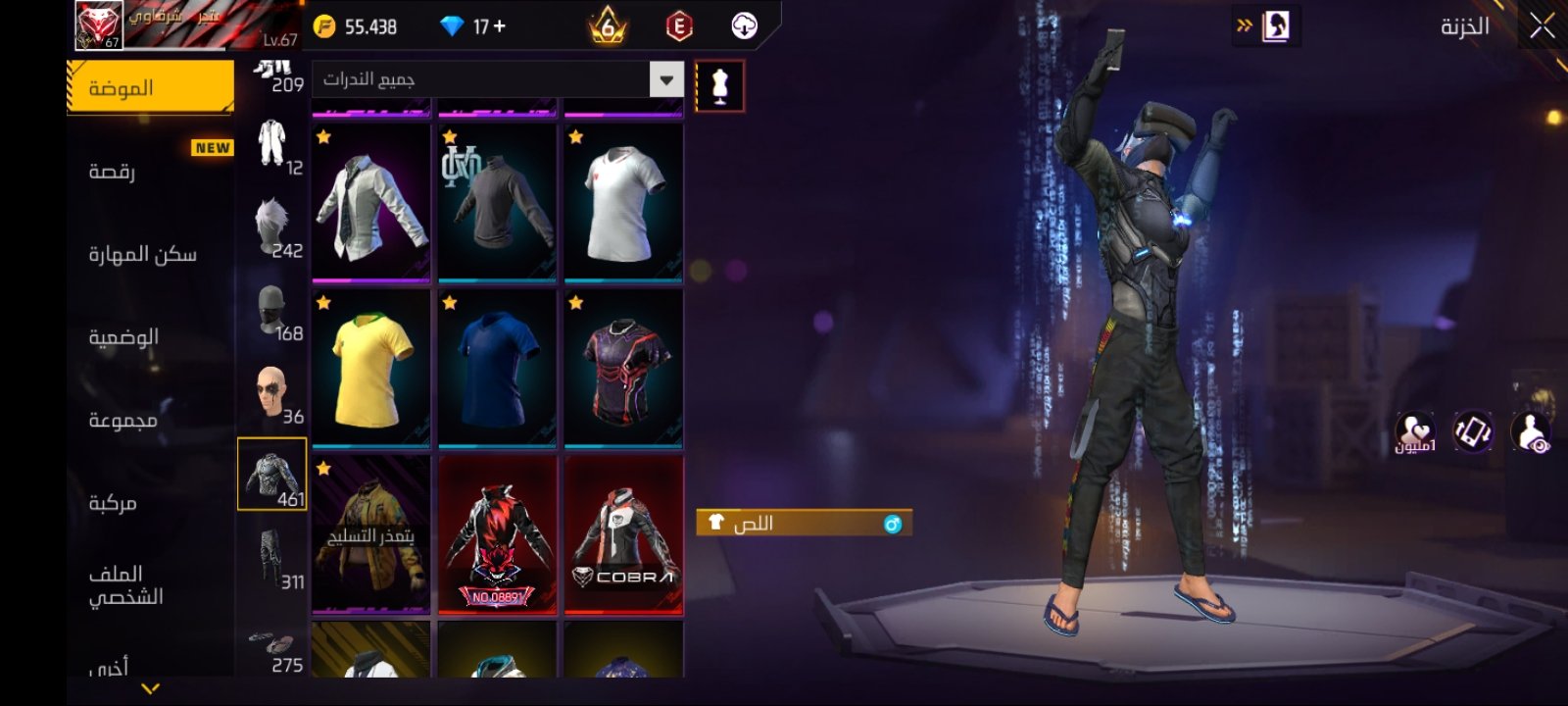Image resolution: width=1568 pixels, height=706 pixels.
Task: Select the Collection (مجموعة) tab
Action: point(123,420)
